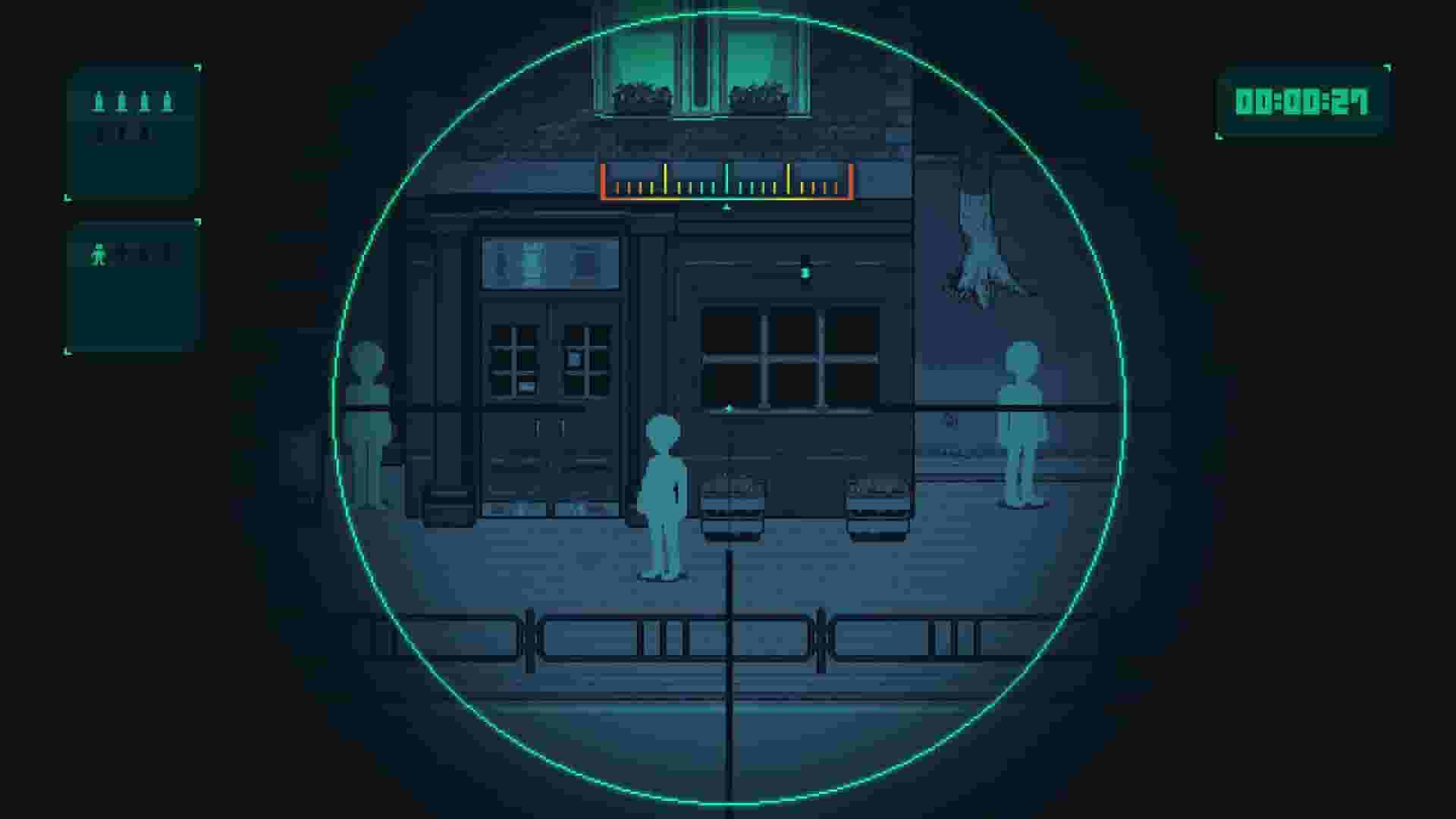Target the figure at the scope center
The width and height of the screenshot is (1456, 819).
[x=662, y=493]
